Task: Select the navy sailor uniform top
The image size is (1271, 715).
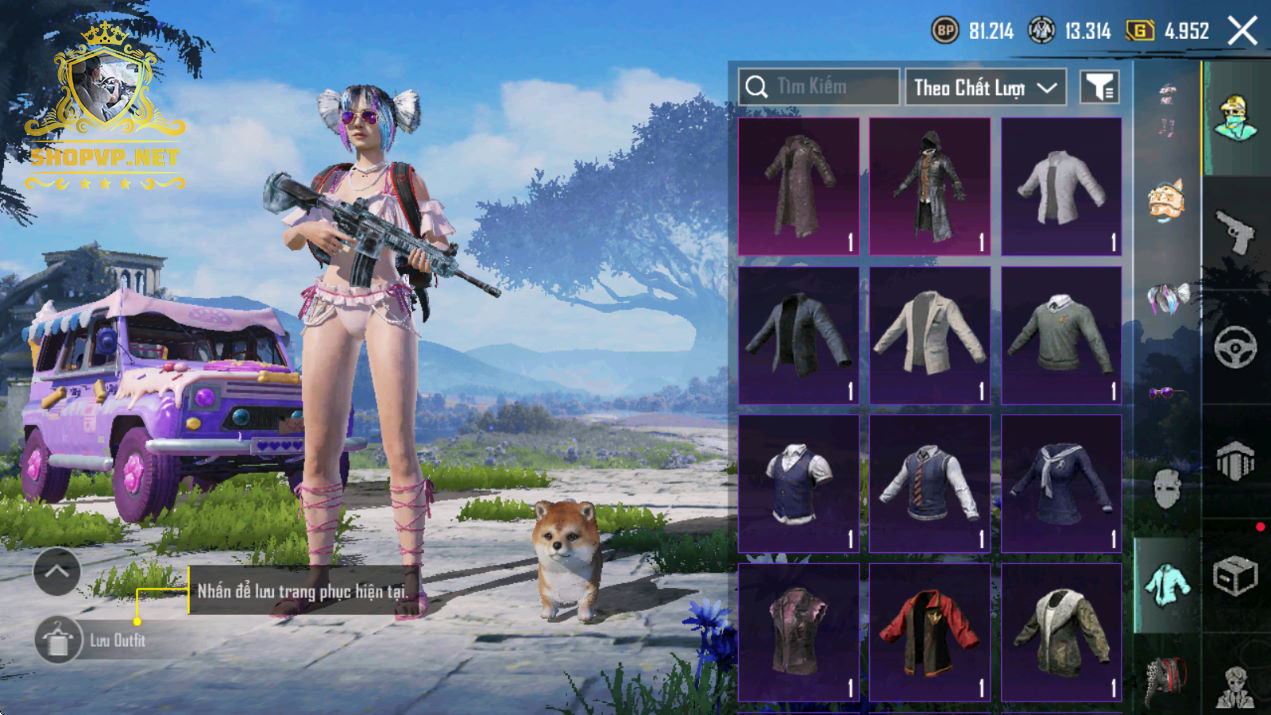Action: [1061, 484]
